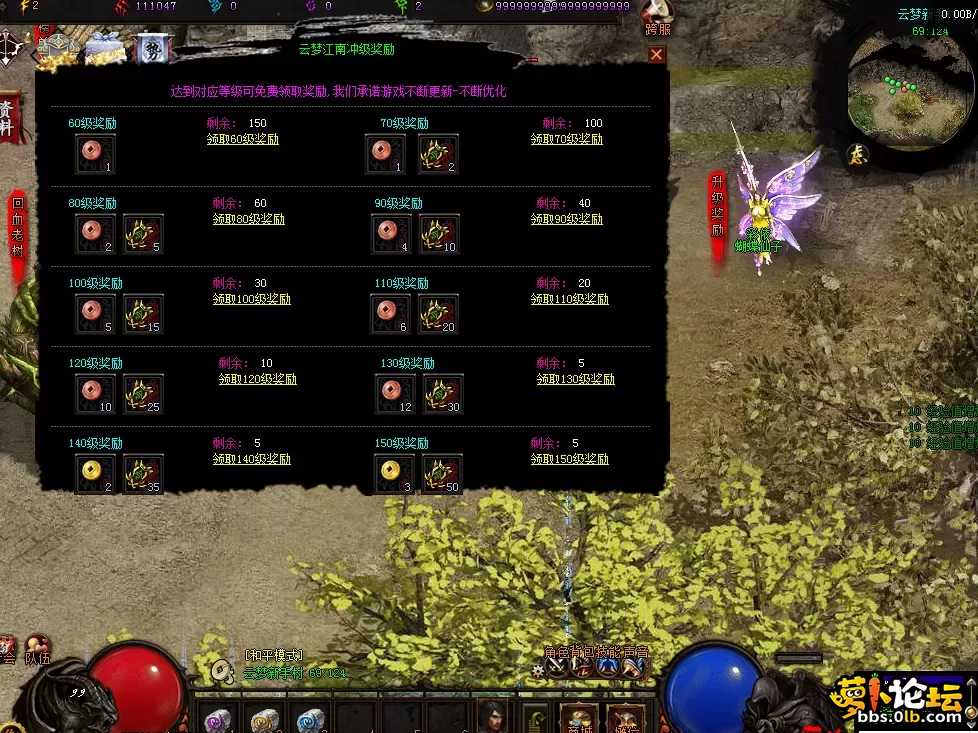Screen dimensions: 978x733
Task: Use the purple scroll hotbar slot
Action: (x=216, y=718)
